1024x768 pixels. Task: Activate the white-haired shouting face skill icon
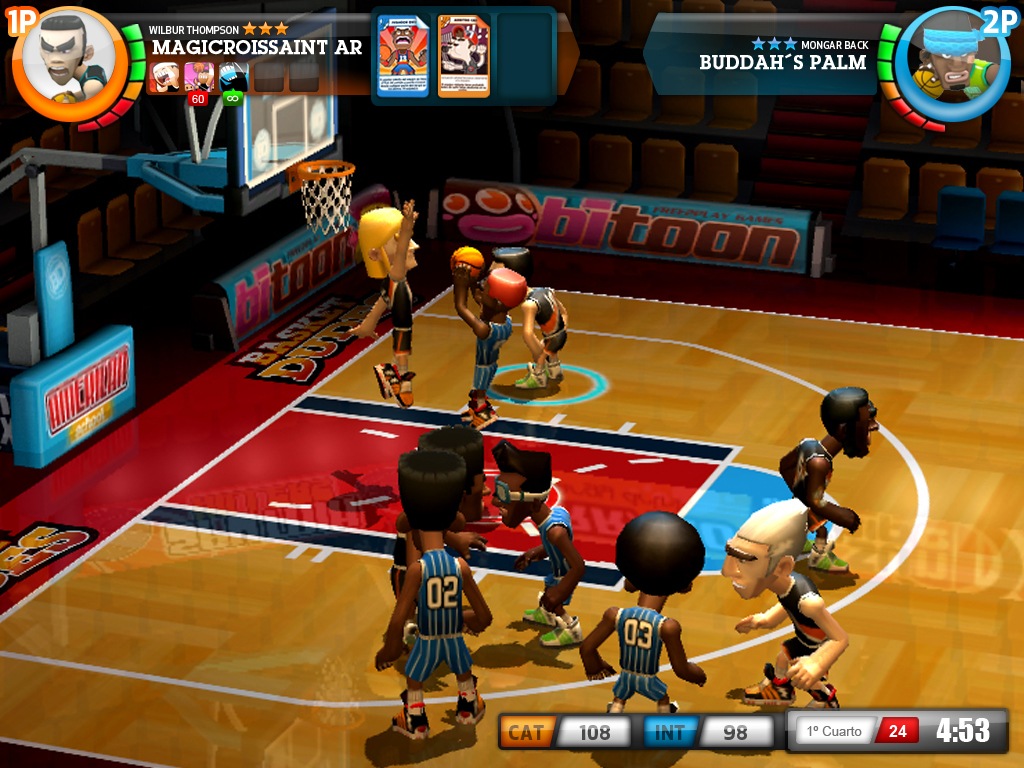tap(165, 76)
